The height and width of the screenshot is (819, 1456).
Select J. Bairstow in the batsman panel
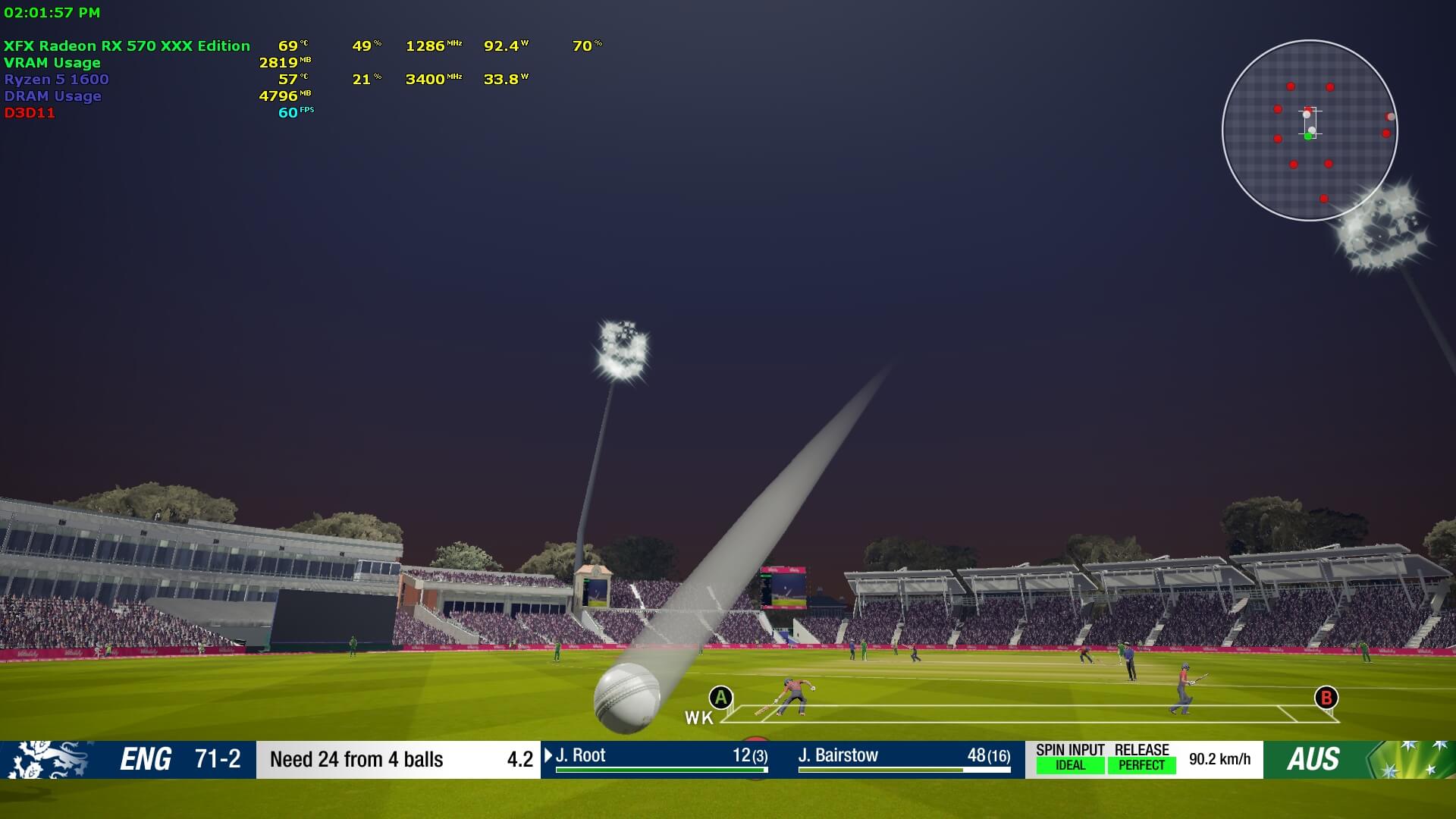[838, 755]
